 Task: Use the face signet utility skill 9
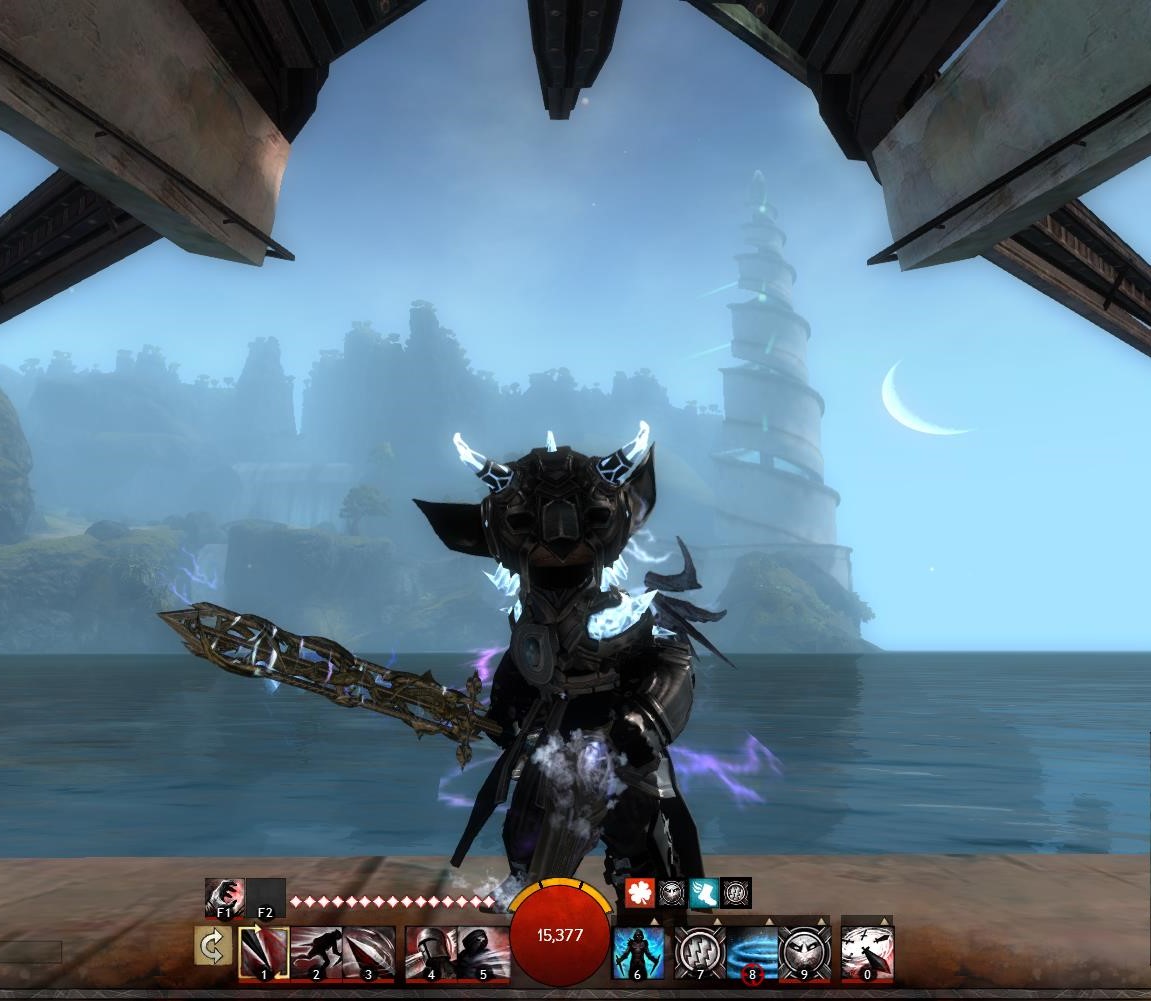click(x=804, y=952)
